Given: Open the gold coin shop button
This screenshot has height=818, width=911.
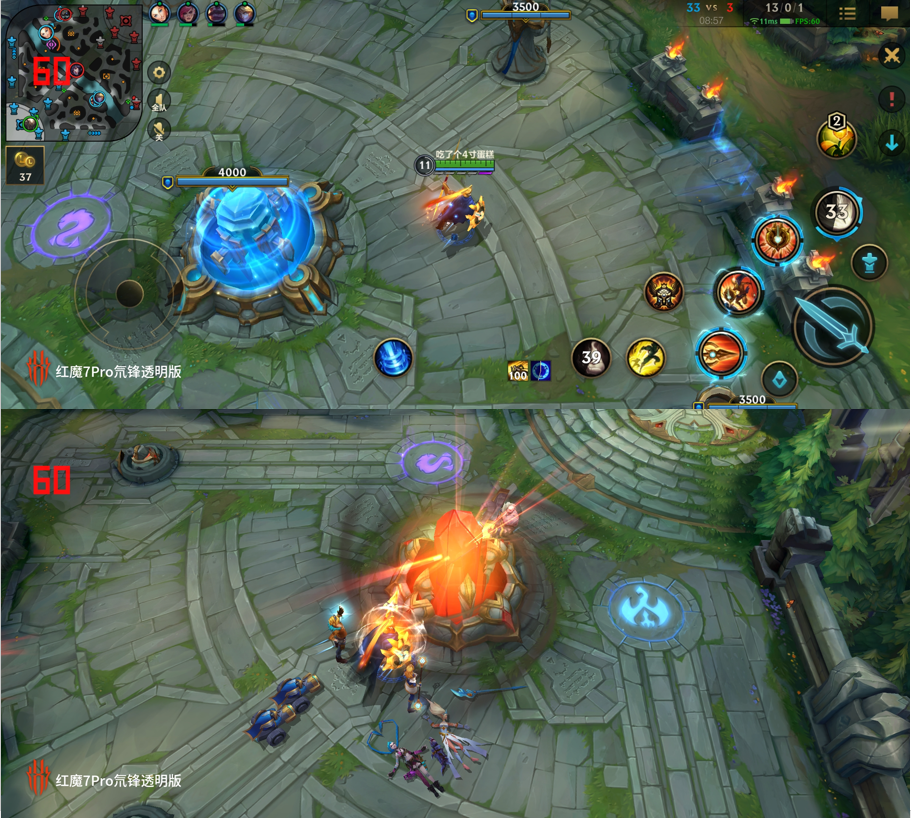Looking at the screenshot, I should [x=25, y=165].
